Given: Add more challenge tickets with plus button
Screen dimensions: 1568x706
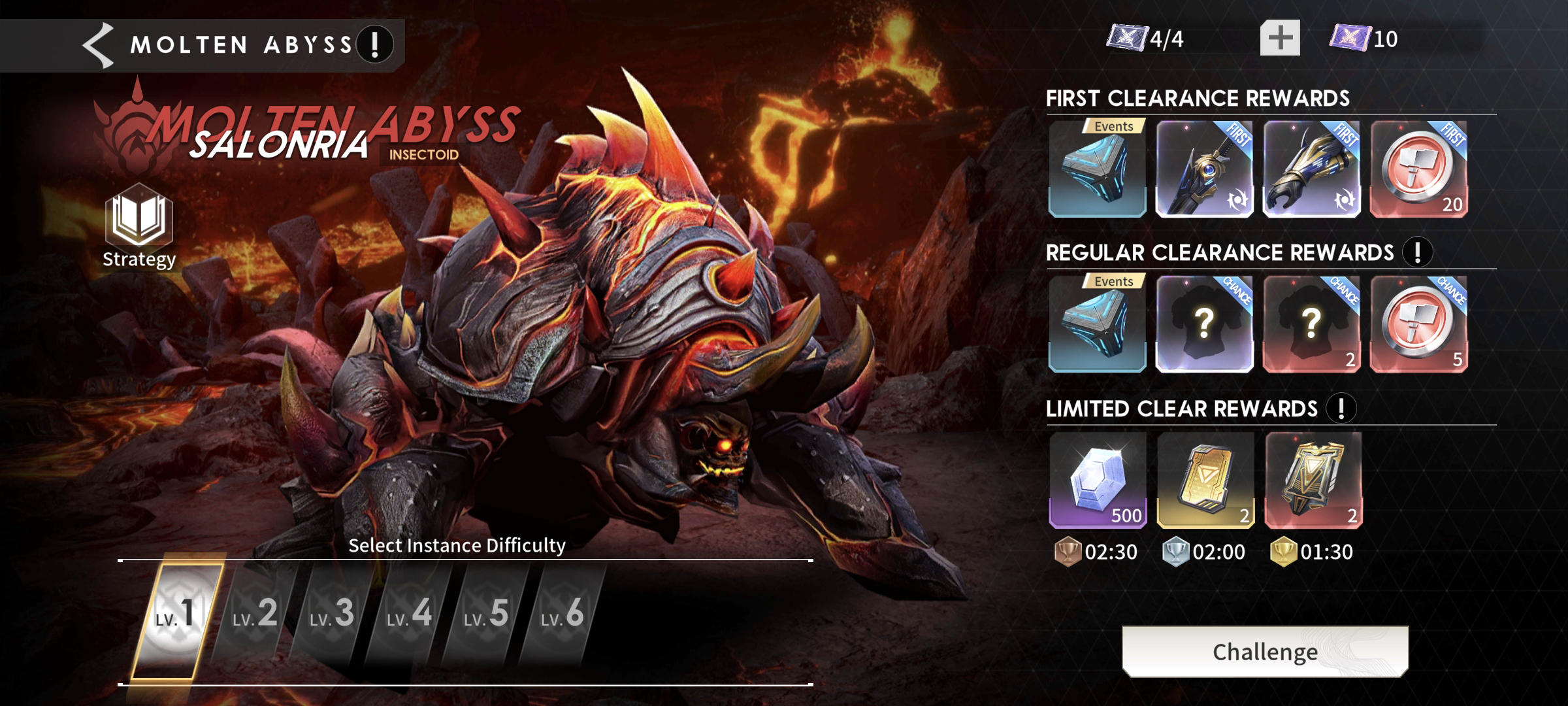Looking at the screenshot, I should click(x=1280, y=38).
